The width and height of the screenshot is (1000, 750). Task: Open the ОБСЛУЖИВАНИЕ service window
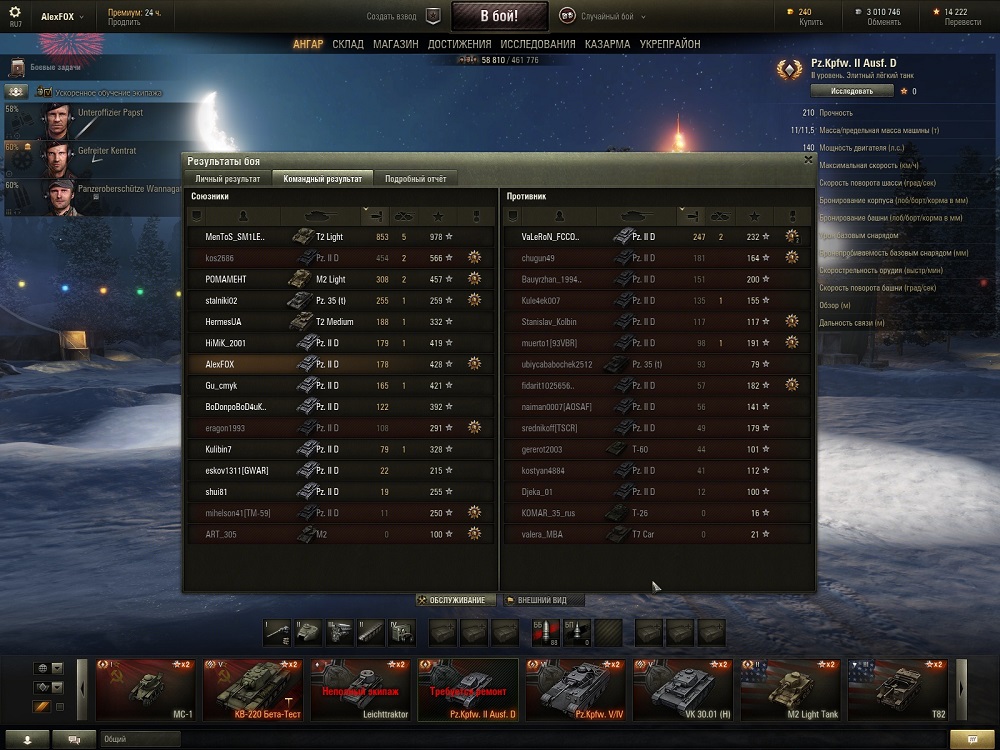[x=457, y=600]
